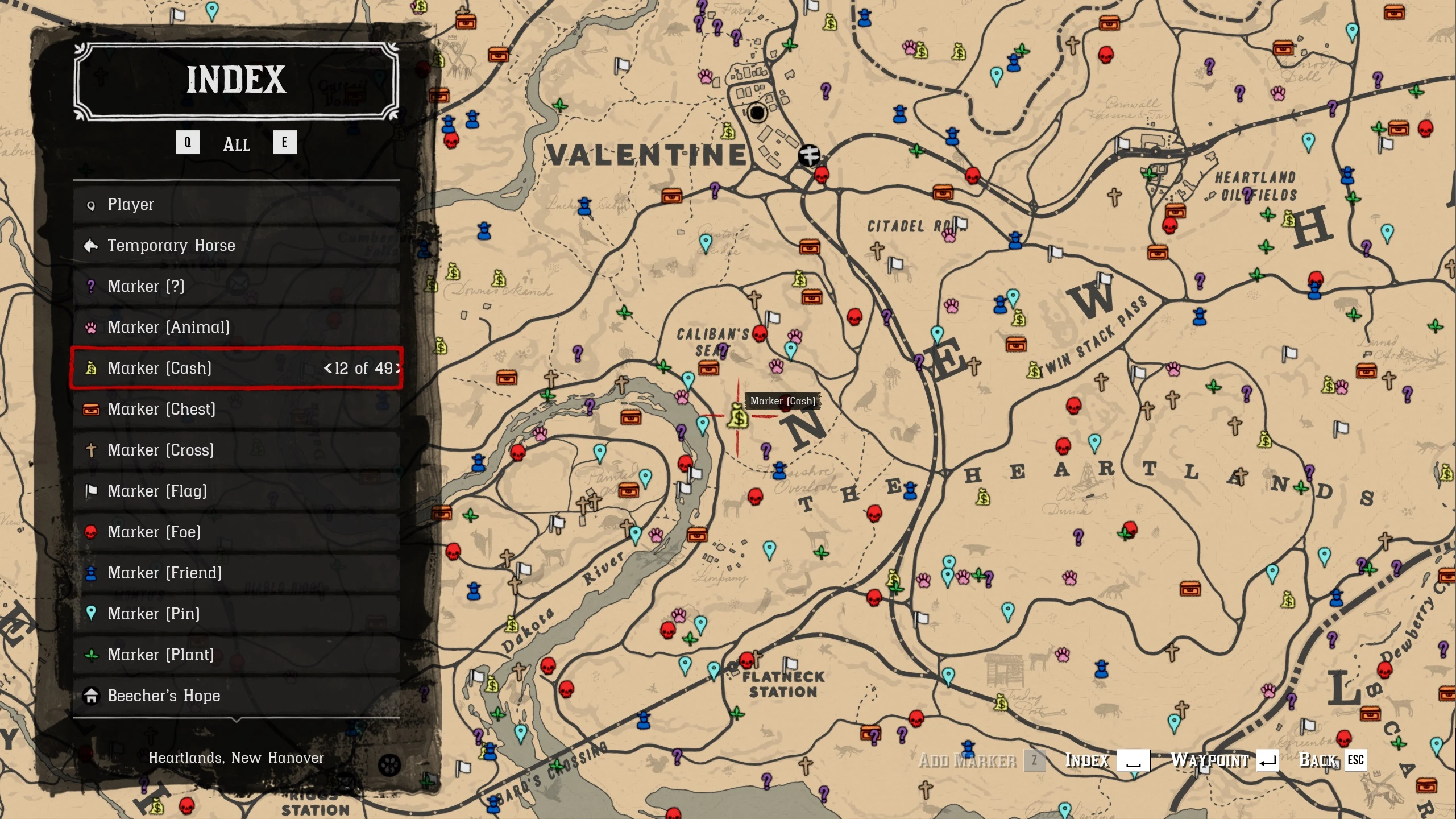Go to the next cash marker arrow

pyautogui.click(x=398, y=369)
